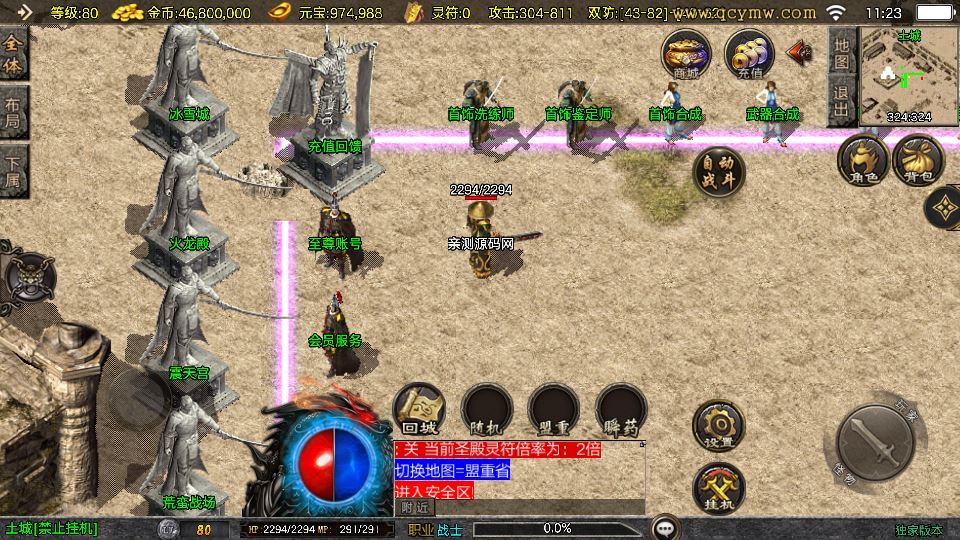The image size is (960, 540).
Task: Open the 地图 map panel
Action: pyautogui.click(x=841, y=52)
